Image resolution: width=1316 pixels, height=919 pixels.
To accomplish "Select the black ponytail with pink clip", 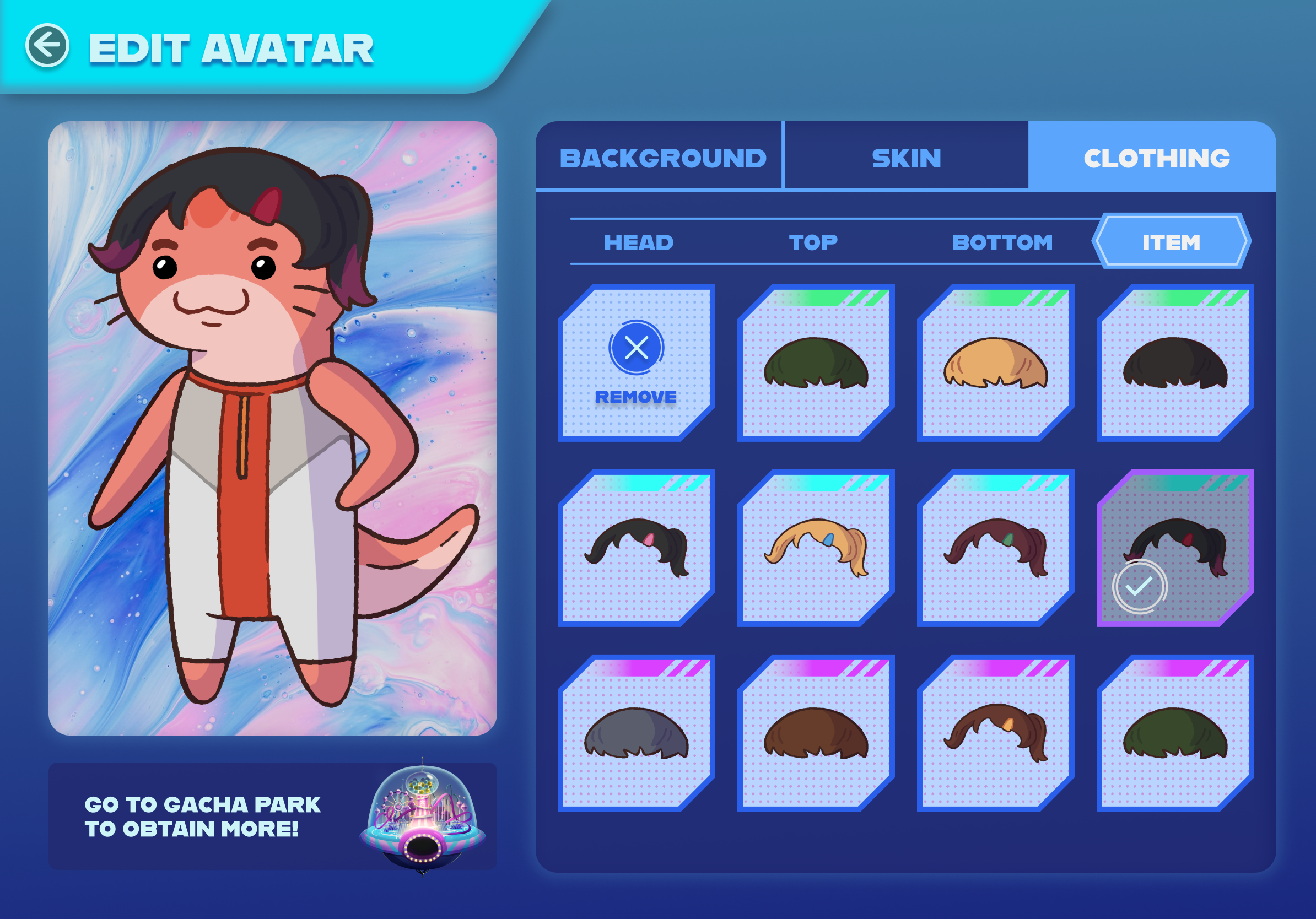I will click(636, 548).
